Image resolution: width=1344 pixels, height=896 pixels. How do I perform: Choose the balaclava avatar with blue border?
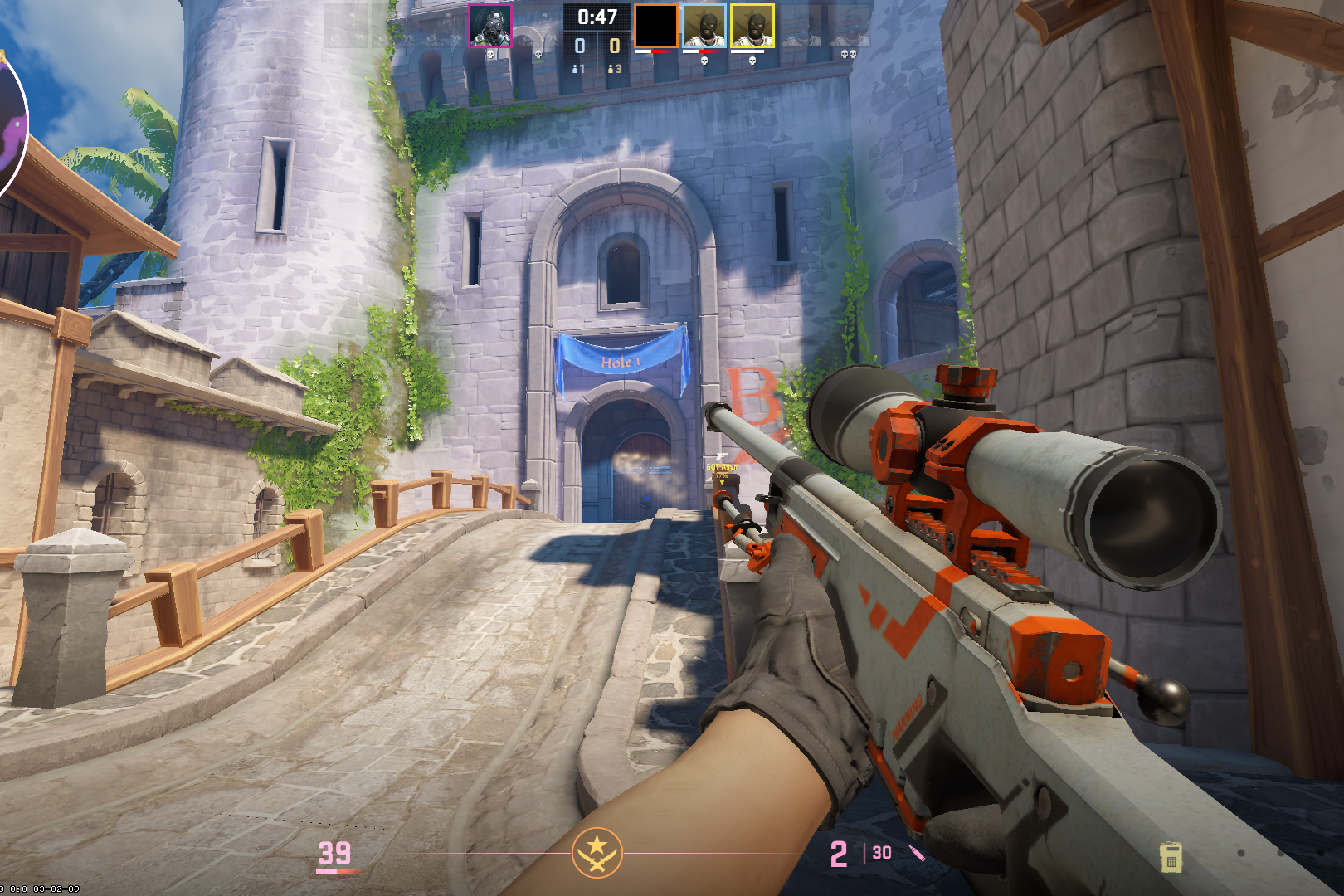click(704, 26)
